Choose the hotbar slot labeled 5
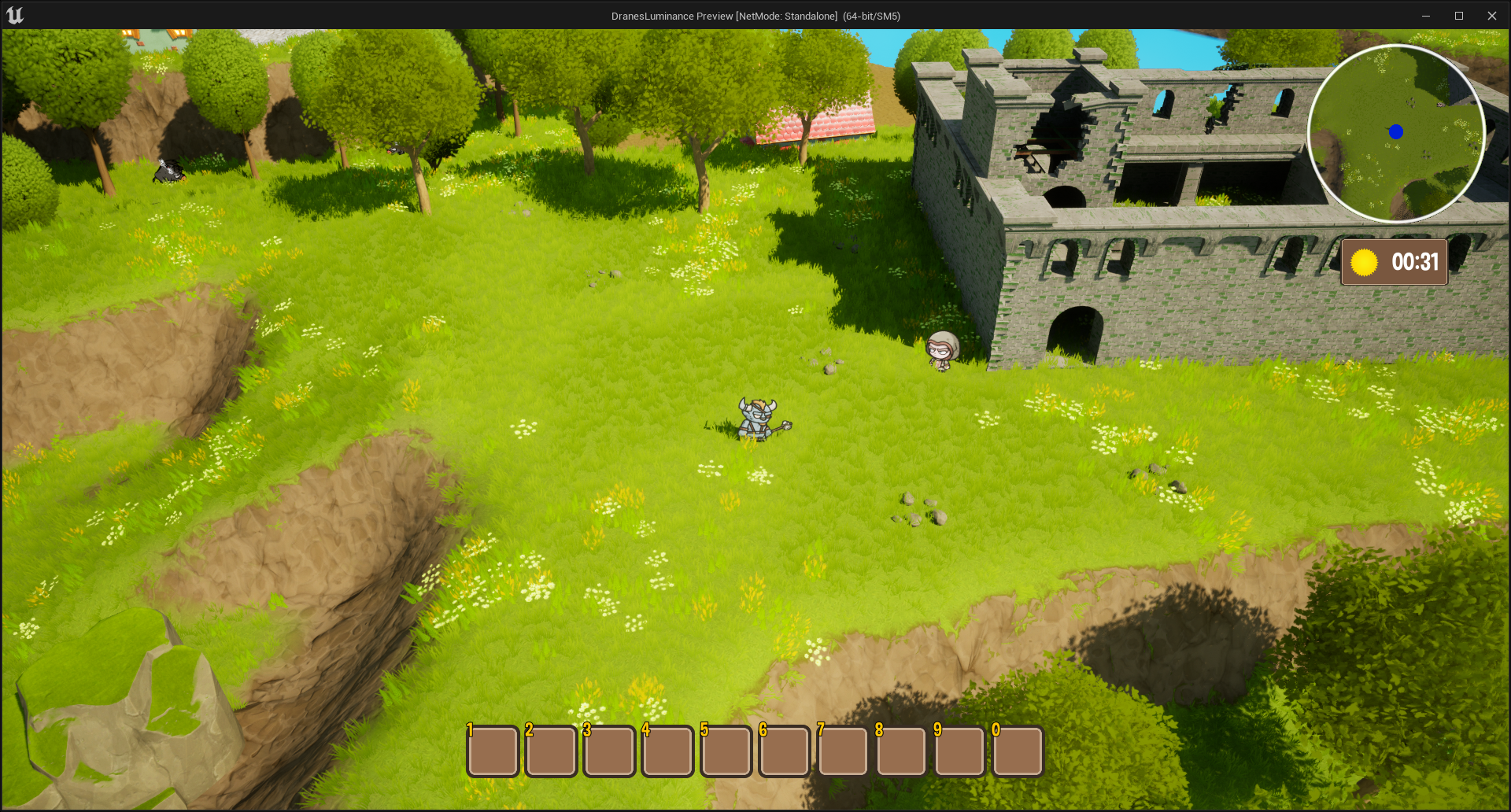The image size is (1511, 812). (x=726, y=751)
